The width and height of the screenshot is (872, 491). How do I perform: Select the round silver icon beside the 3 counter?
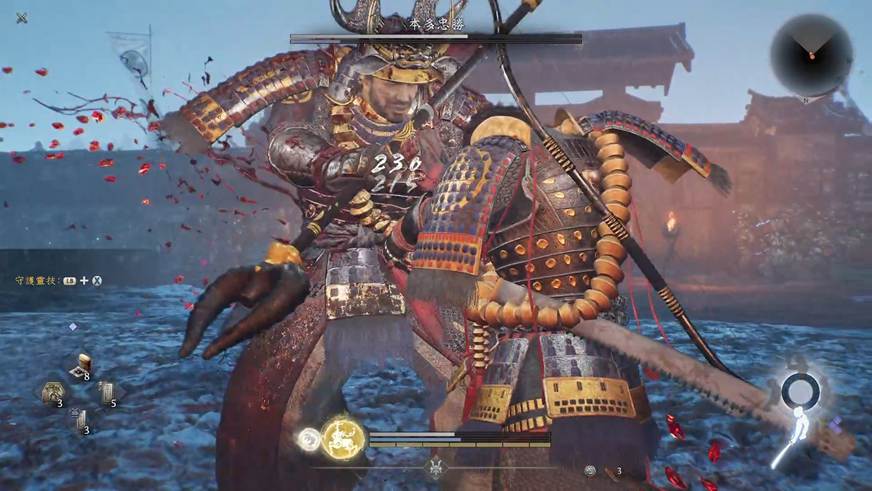coord(590,470)
